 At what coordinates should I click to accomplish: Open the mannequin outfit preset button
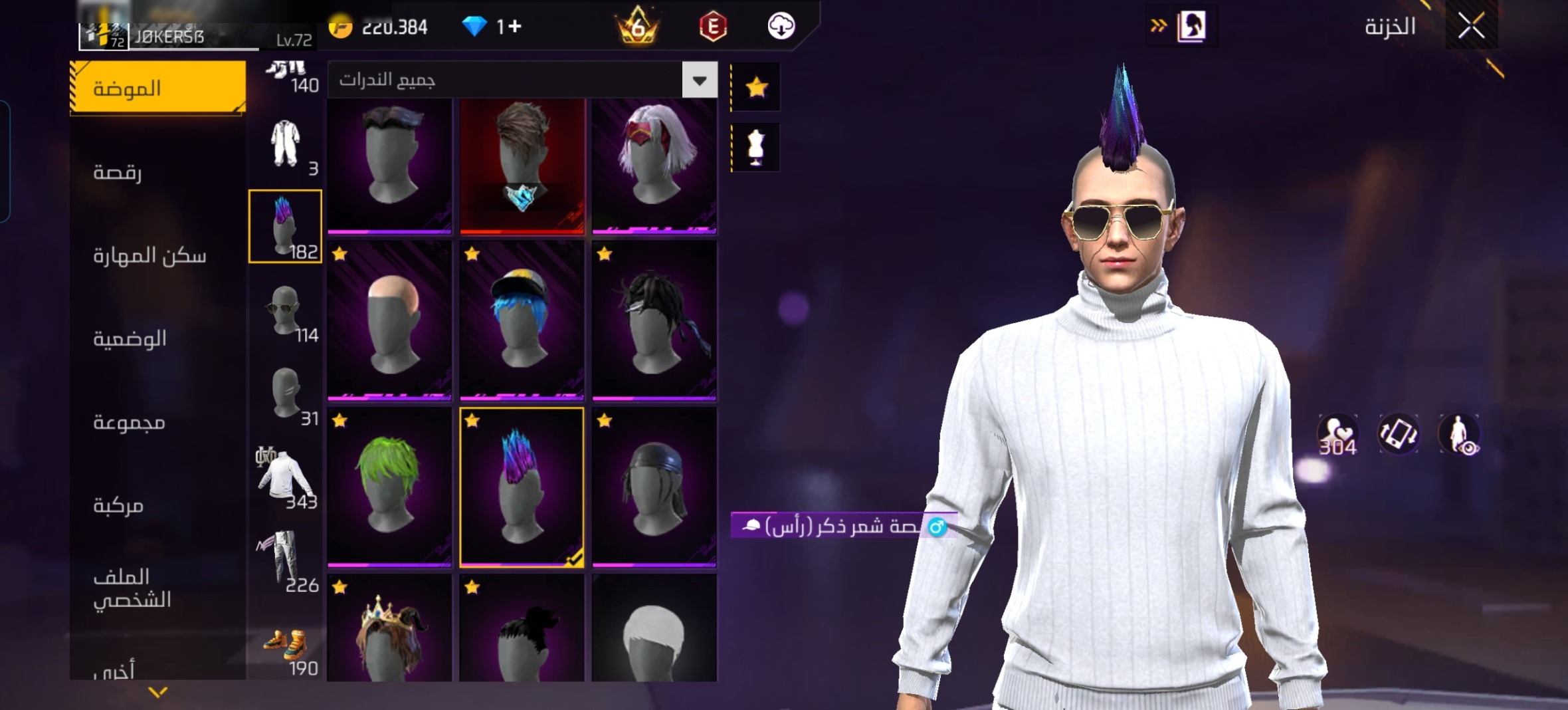(756, 147)
